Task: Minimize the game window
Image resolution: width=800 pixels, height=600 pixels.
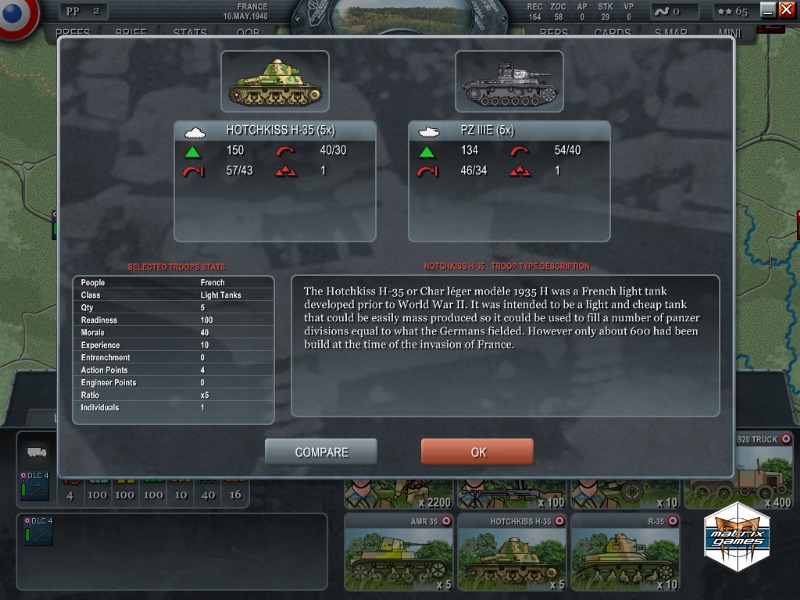Action: [767, 10]
